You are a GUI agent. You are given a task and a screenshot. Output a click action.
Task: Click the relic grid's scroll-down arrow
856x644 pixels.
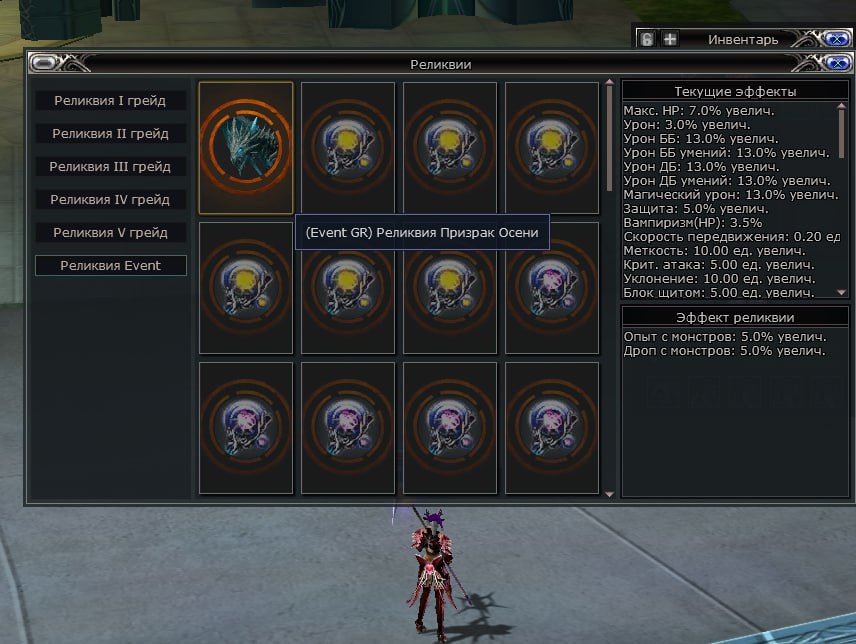tap(610, 493)
